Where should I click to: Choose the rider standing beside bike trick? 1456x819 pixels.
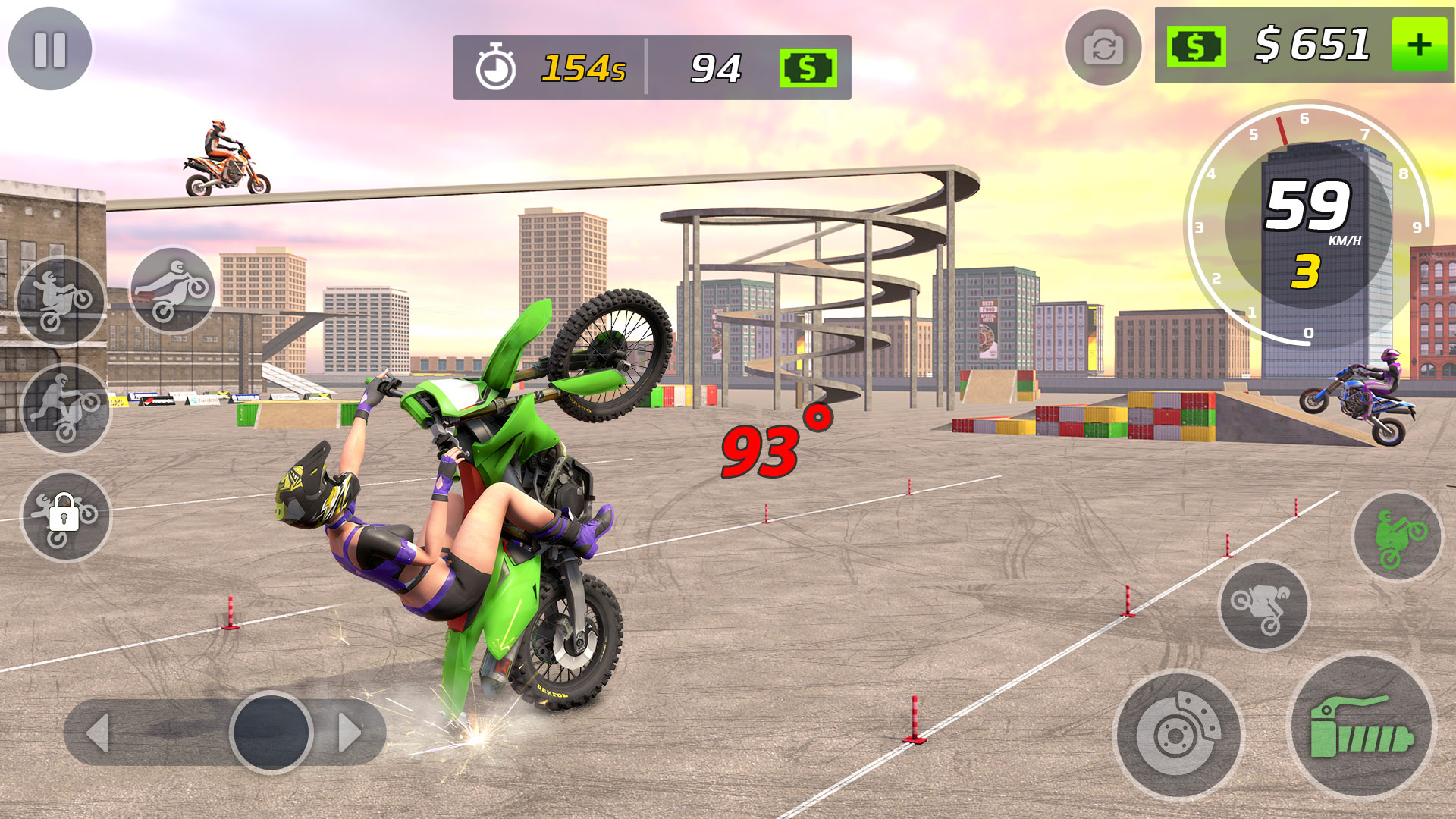[x=66, y=409]
